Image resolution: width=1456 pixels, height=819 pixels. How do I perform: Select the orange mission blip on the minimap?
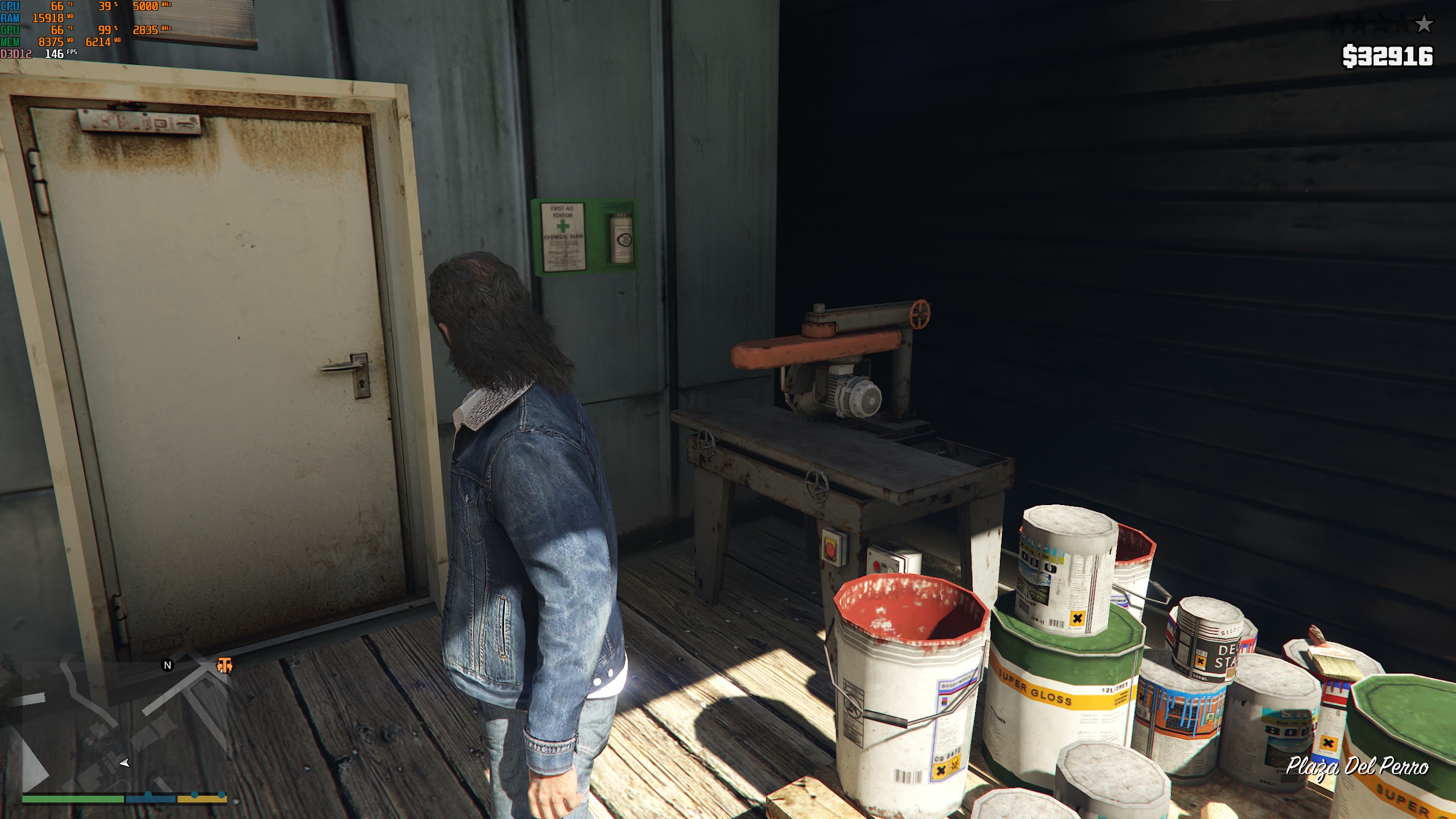(225, 665)
